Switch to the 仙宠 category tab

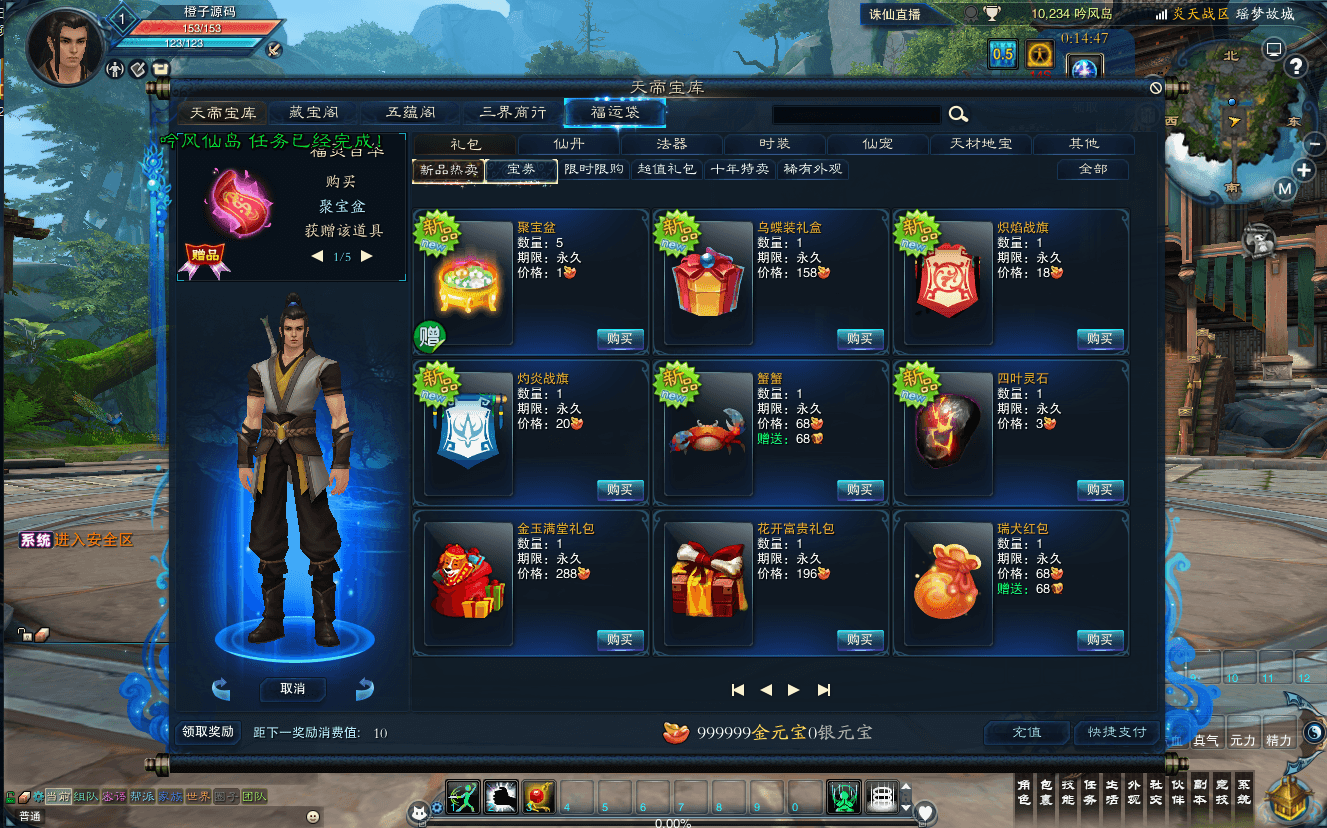(877, 144)
